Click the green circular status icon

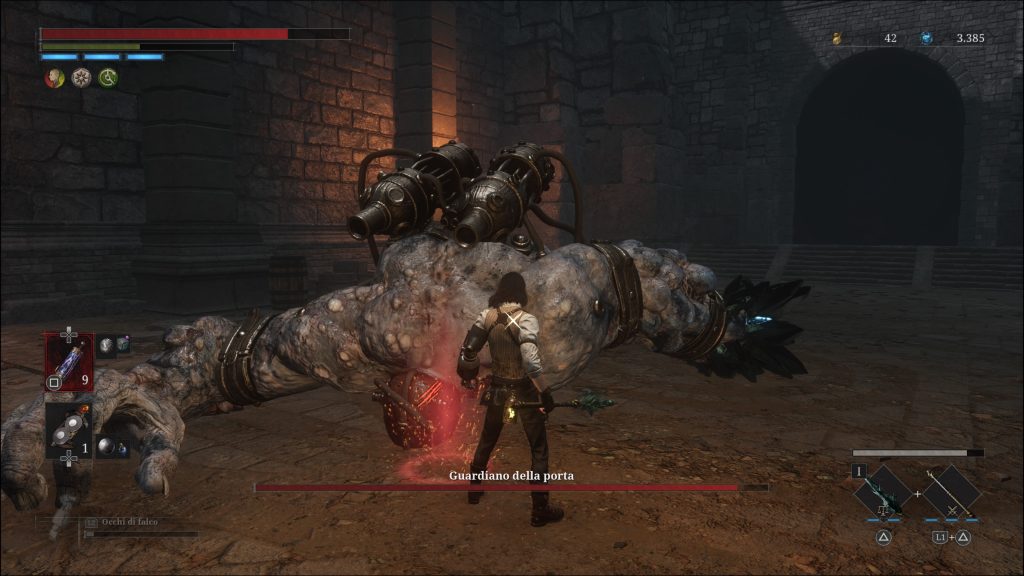(x=108, y=77)
